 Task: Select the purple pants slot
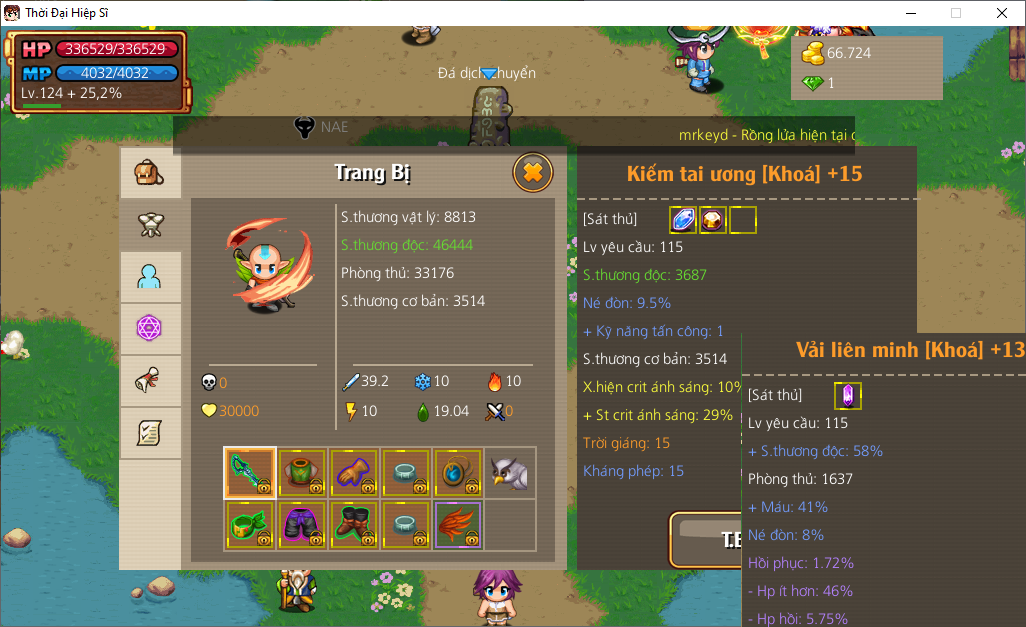pos(302,525)
